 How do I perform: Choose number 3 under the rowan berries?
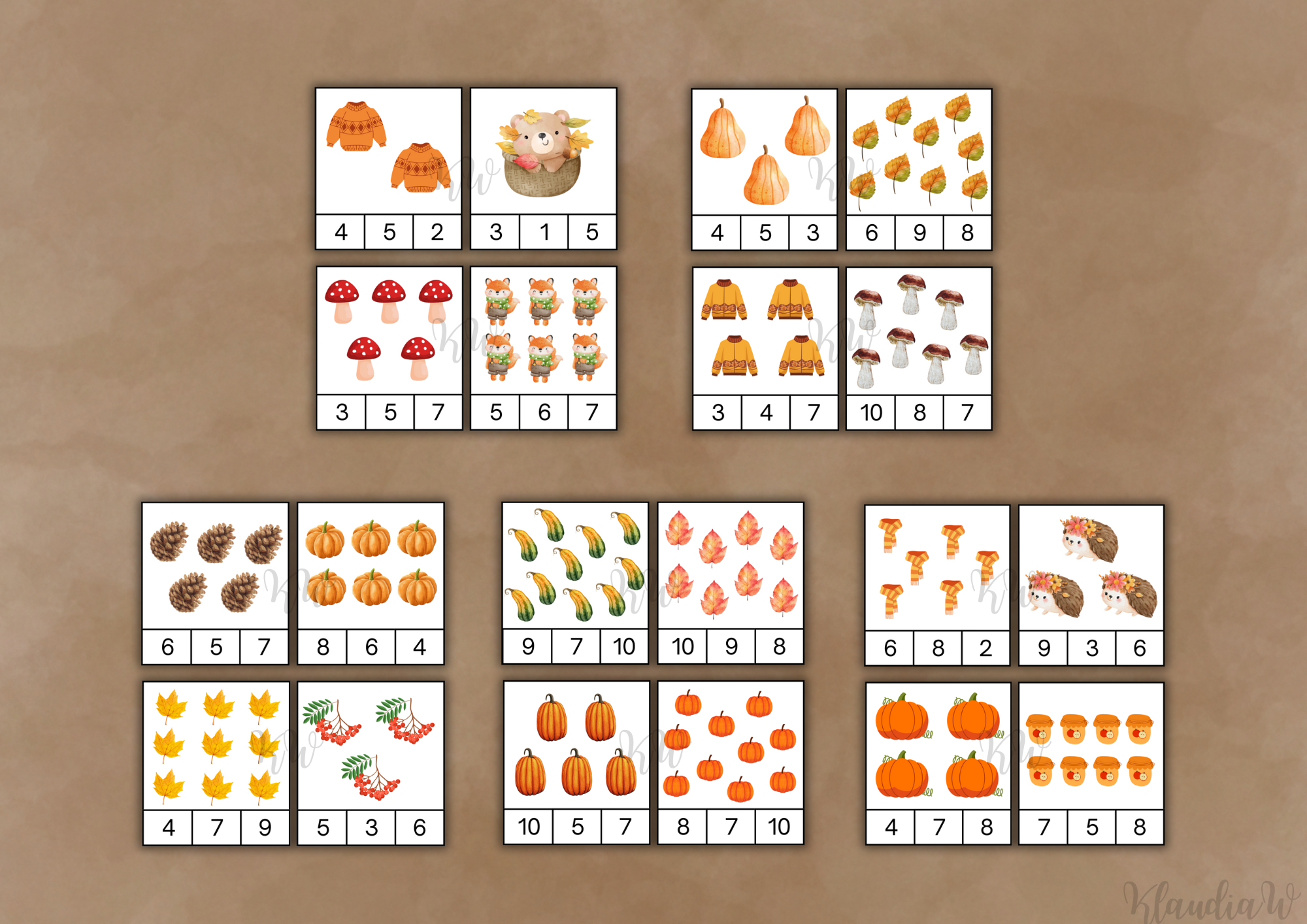click(371, 827)
